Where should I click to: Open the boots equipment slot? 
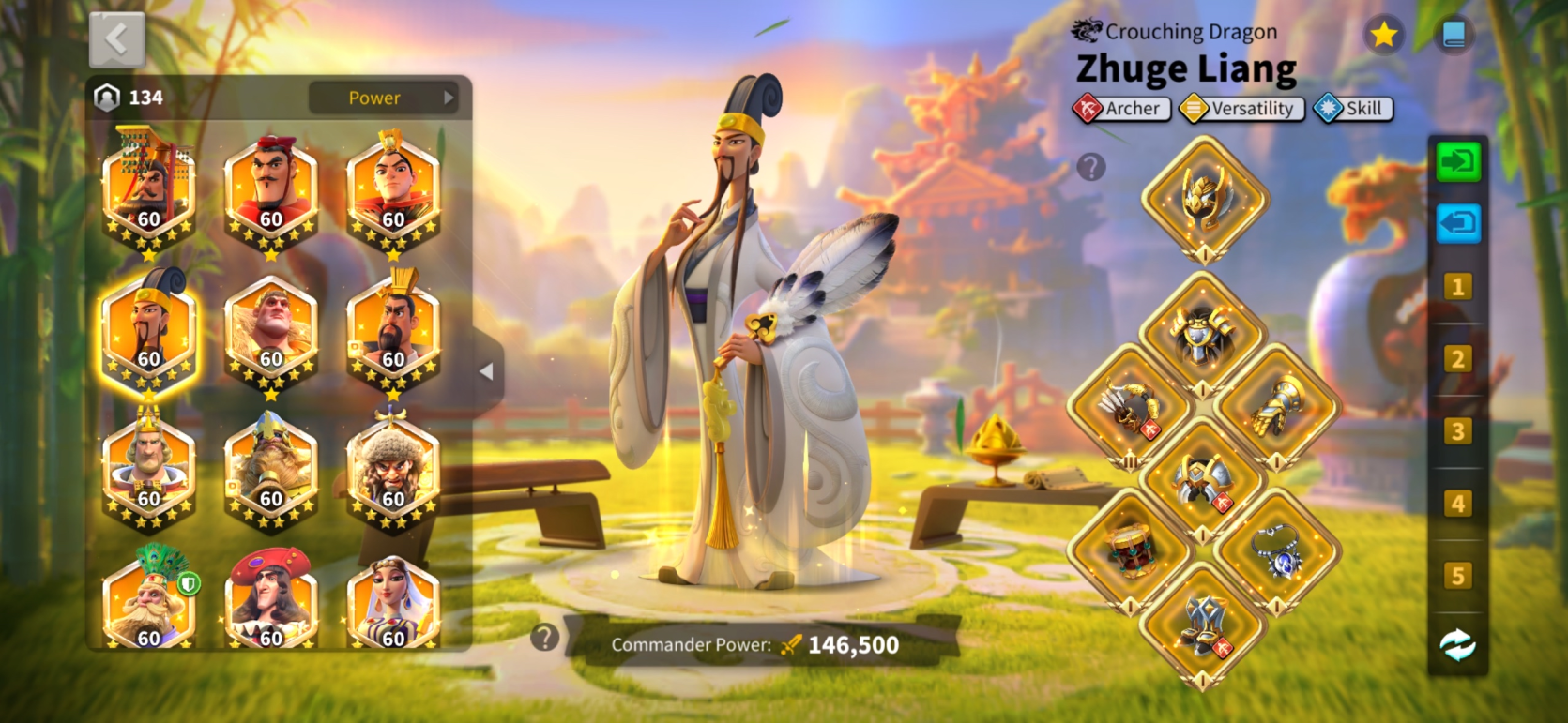point(1202,623)
